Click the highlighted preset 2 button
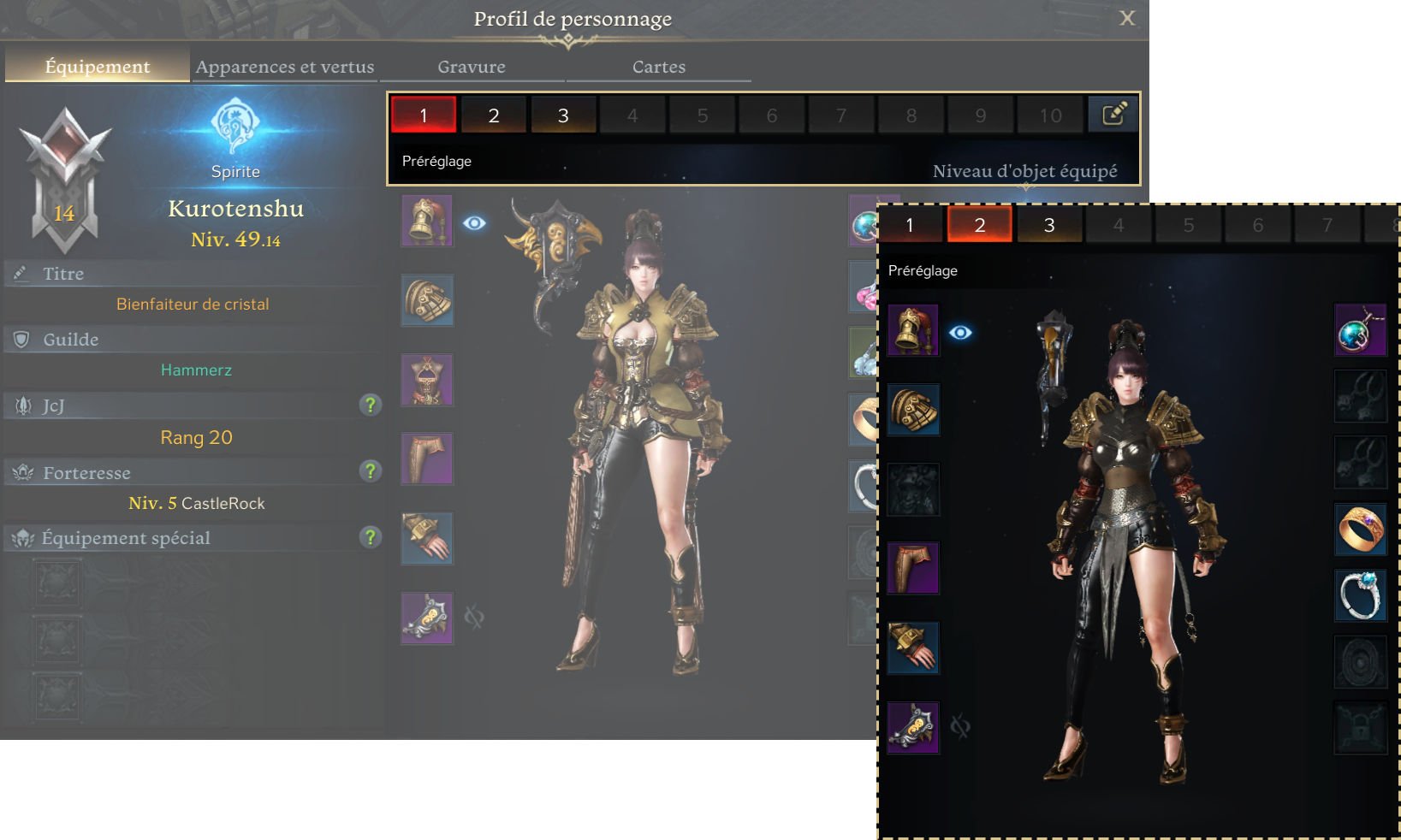Image resolution: width=1401 pixels, height=840 pixels. [979, 225]
